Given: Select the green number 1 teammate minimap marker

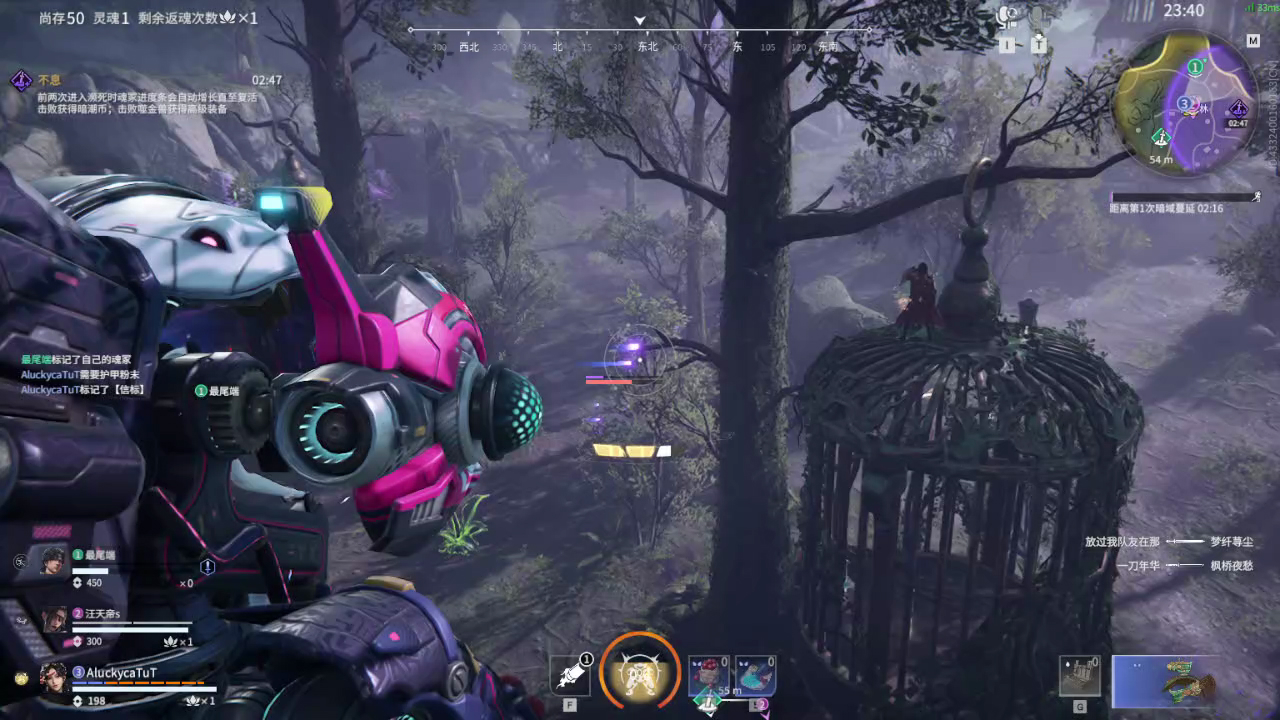Looking at the screenshot, I should click(1195, 67).
